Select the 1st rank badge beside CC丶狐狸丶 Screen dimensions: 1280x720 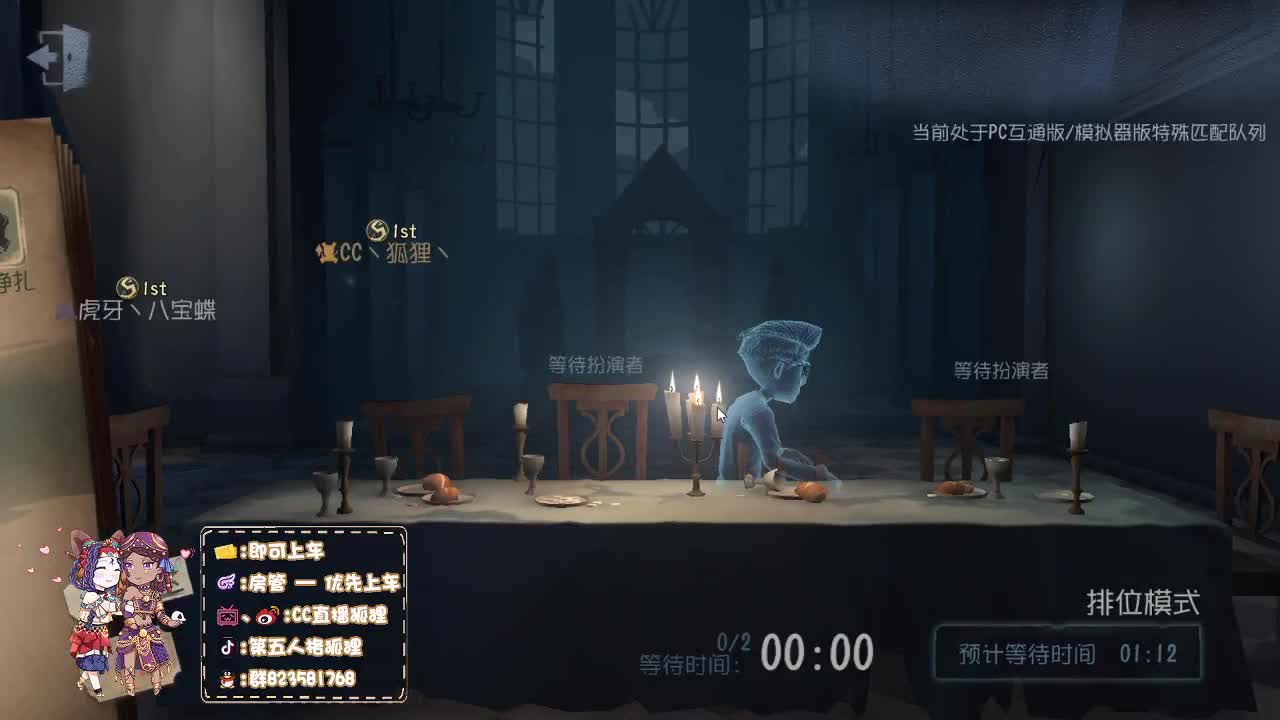click(x=376, y=230)
